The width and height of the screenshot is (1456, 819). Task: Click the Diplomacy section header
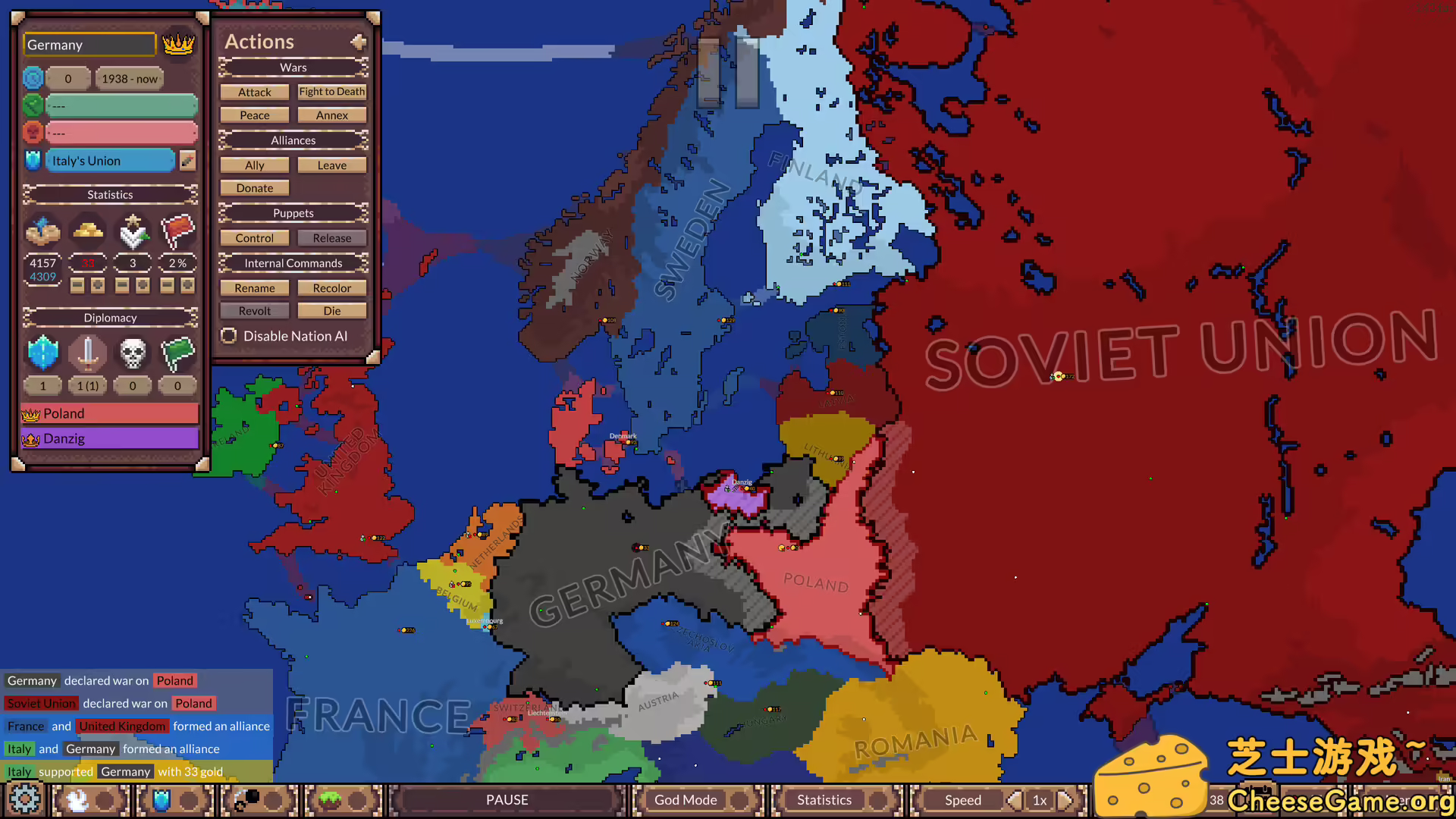pos(110,317)
